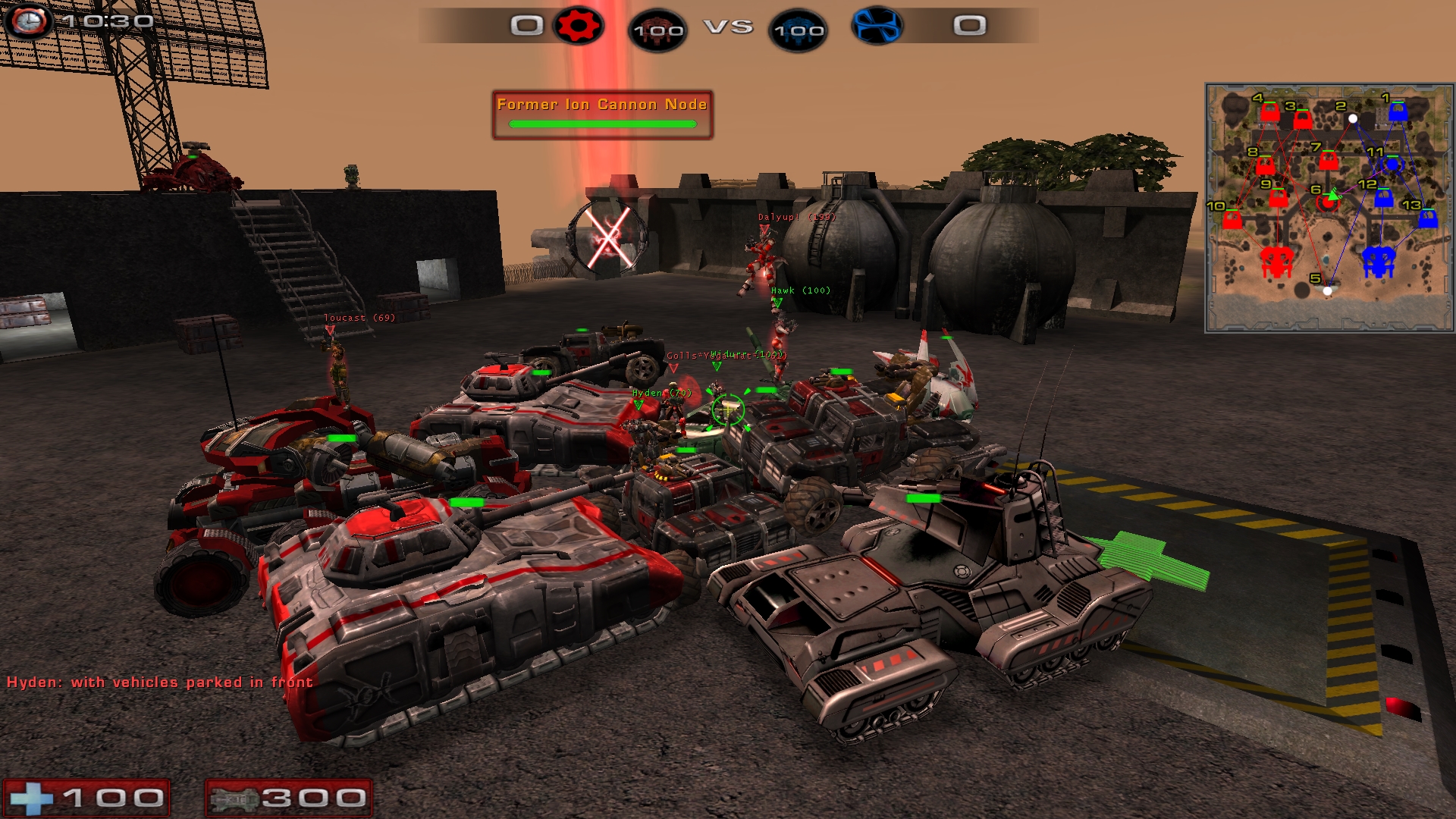Screen dimensions: 1456x819
Task: Click the red team gear emblem
Action: click(x=579, y=27)
